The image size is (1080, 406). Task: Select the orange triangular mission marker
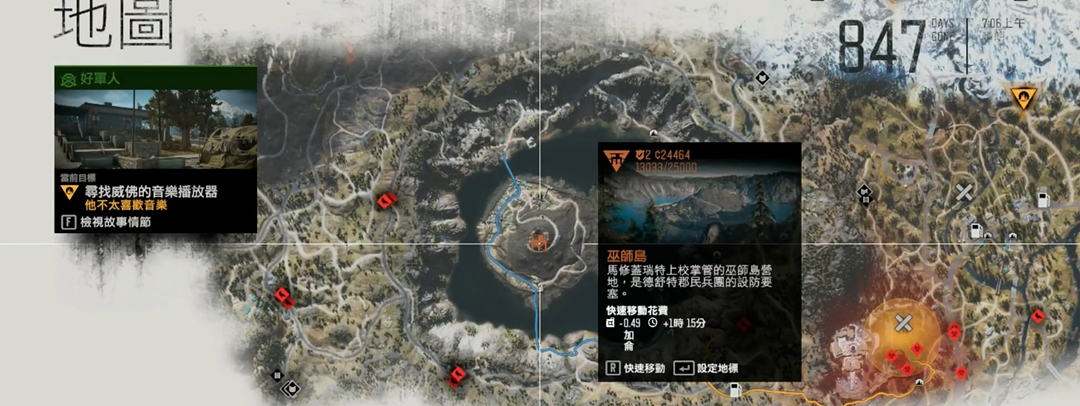pos(1022,98)
